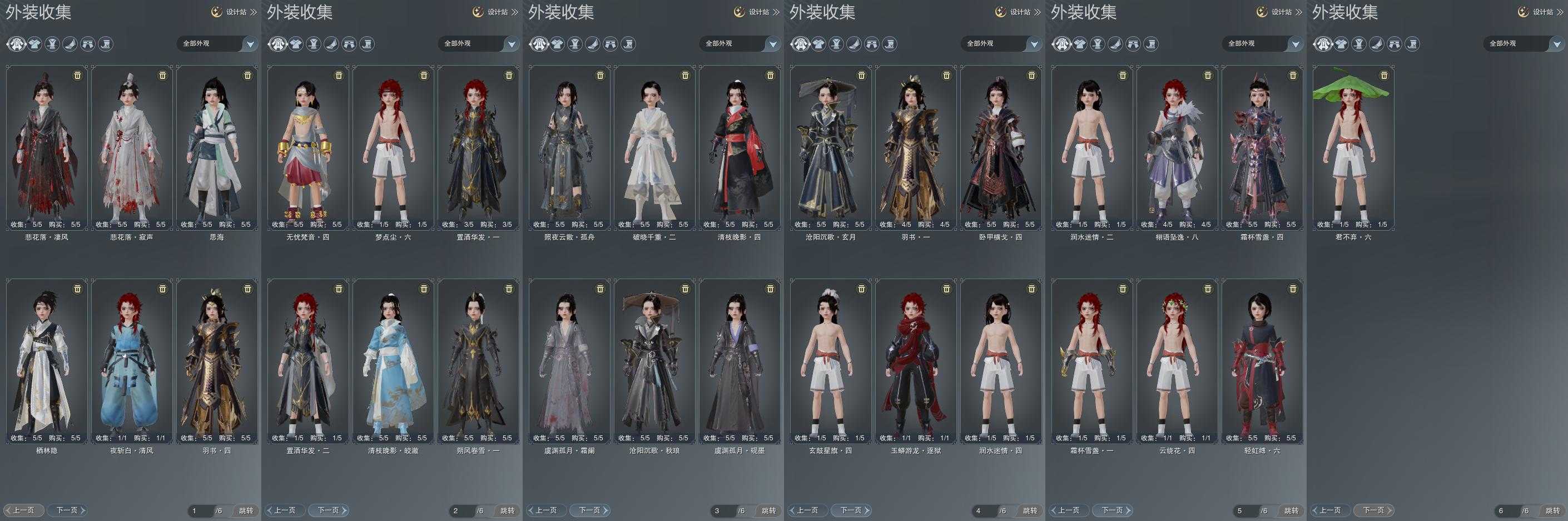Select the 玉蟒游龙·逐狱 red scarf outfit
1568x521 pixels.
coord(916,360)
